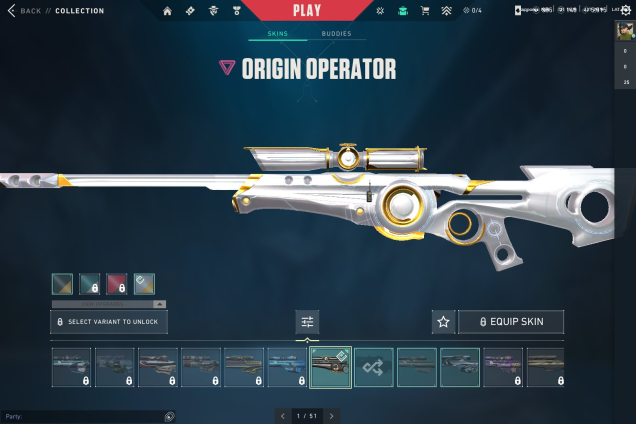Screen dimensions: 636x424
Task: Go to the next skin page
Action: (x=332, y=415)
